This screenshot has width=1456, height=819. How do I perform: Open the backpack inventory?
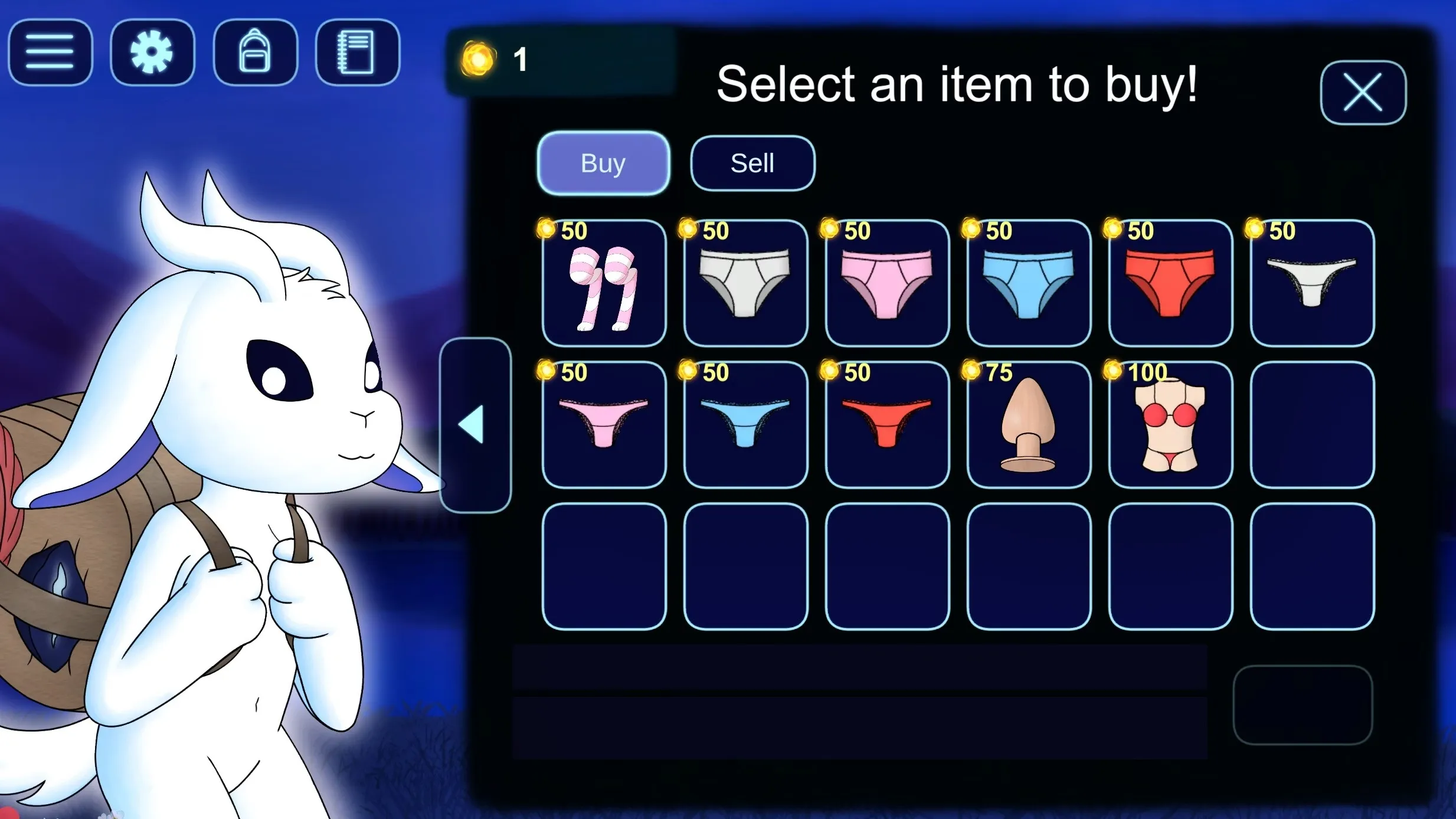tap(255, 53)
